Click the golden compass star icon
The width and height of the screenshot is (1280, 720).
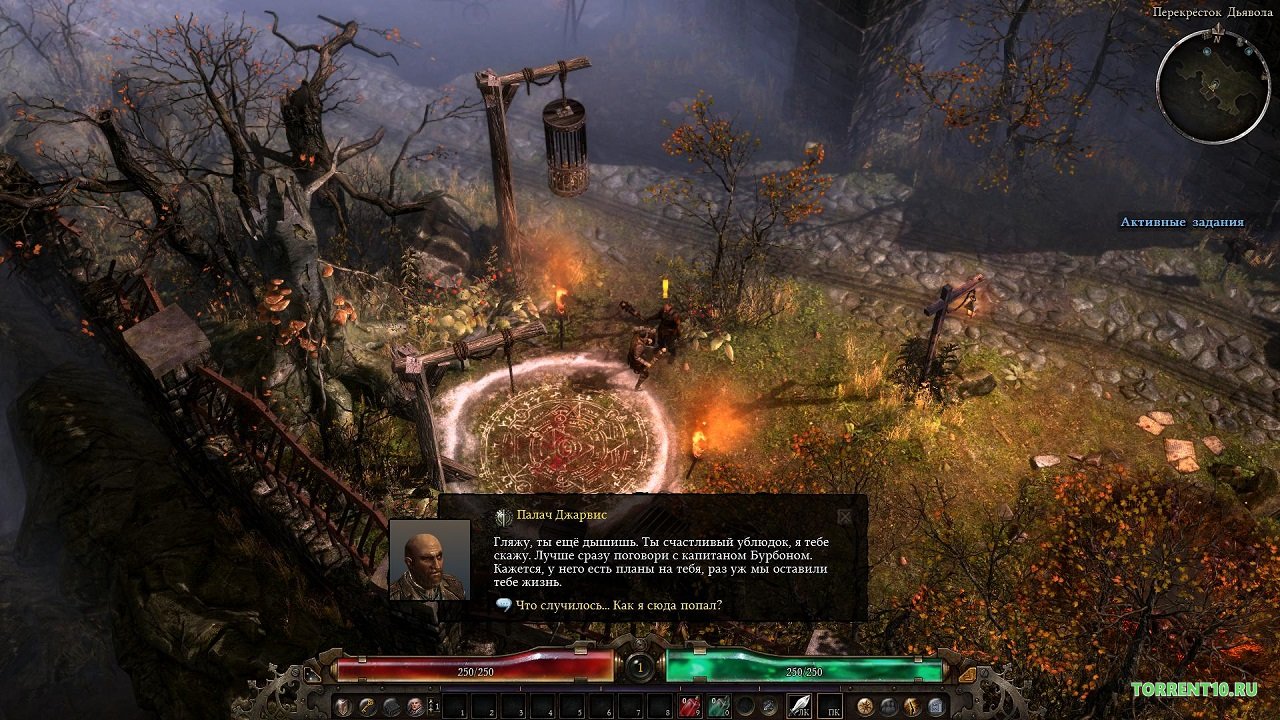865,707
